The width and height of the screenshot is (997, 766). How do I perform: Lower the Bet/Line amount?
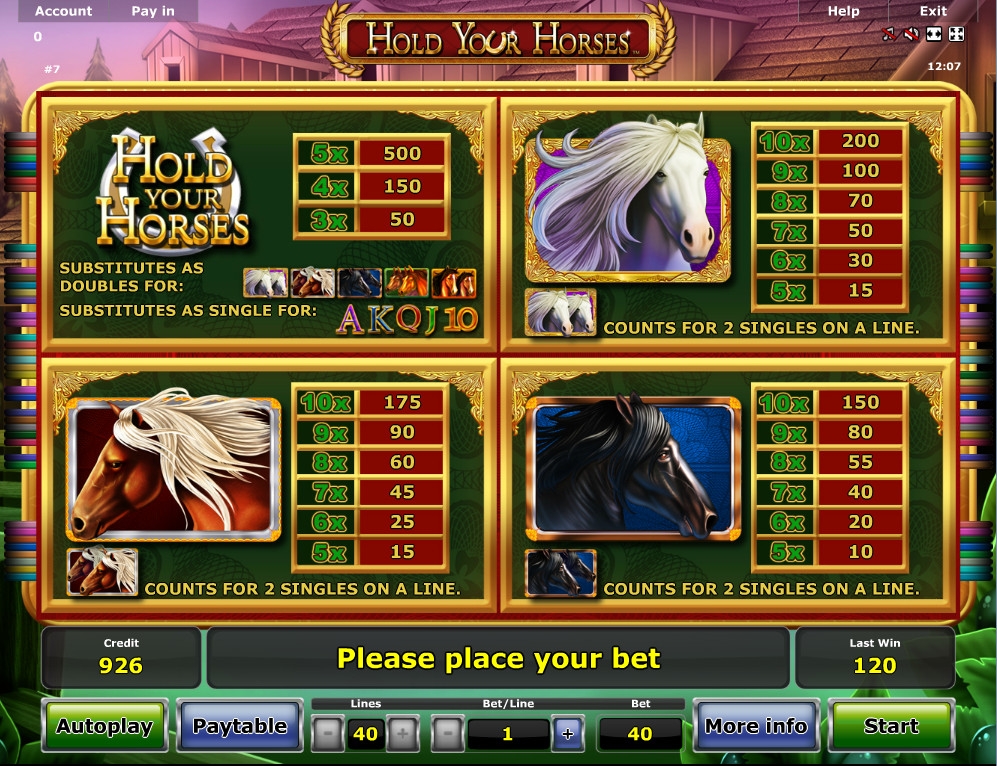coord(447,735)
